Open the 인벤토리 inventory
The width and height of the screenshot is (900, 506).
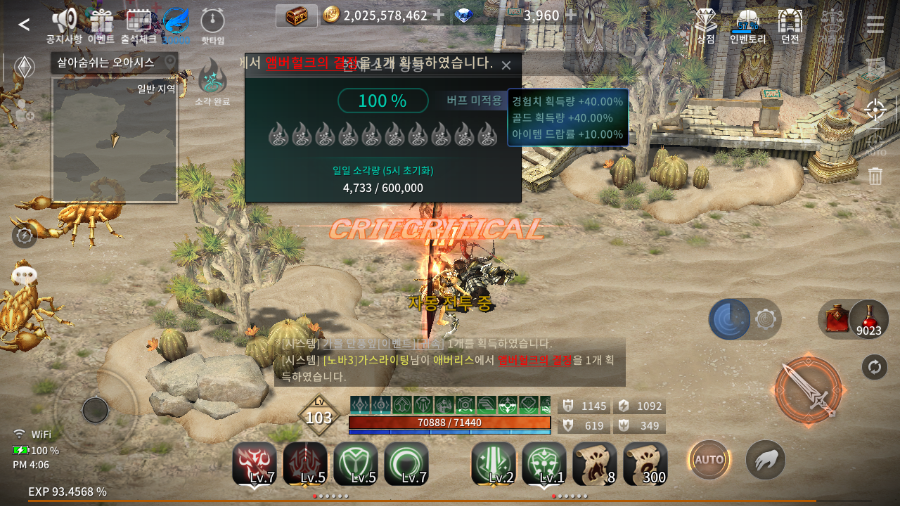[747, 22]
